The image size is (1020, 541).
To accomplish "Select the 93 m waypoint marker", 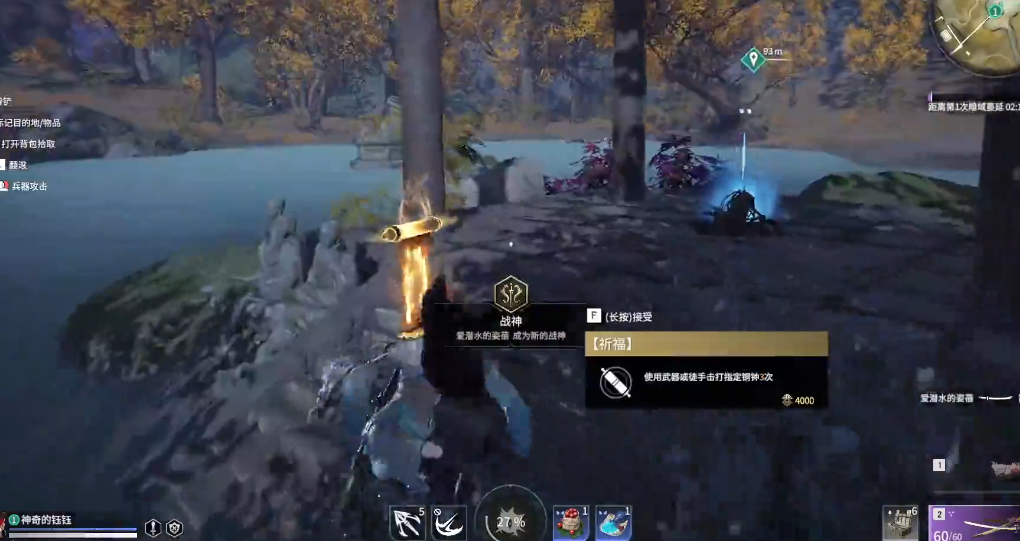I will [x=752, y=60].
